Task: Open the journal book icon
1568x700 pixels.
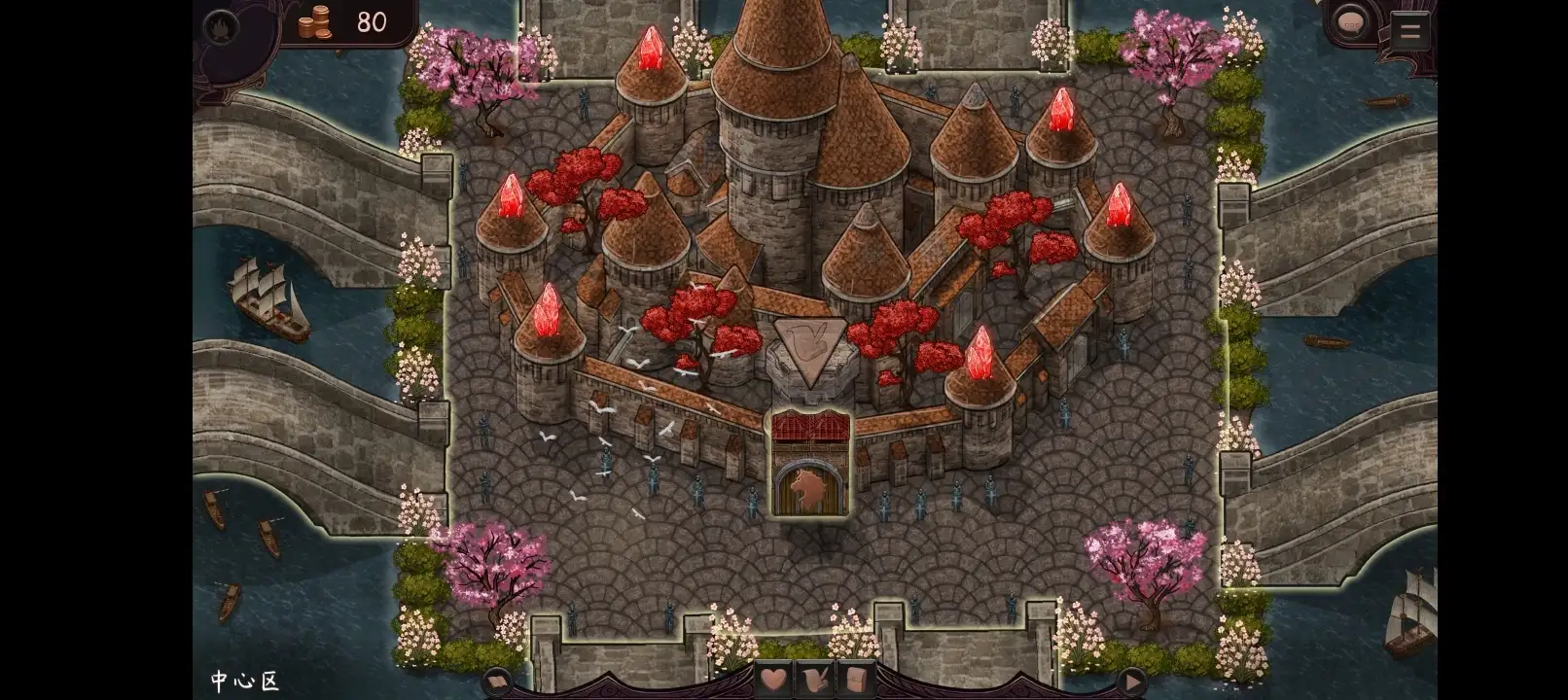Action: click(498, 681)
